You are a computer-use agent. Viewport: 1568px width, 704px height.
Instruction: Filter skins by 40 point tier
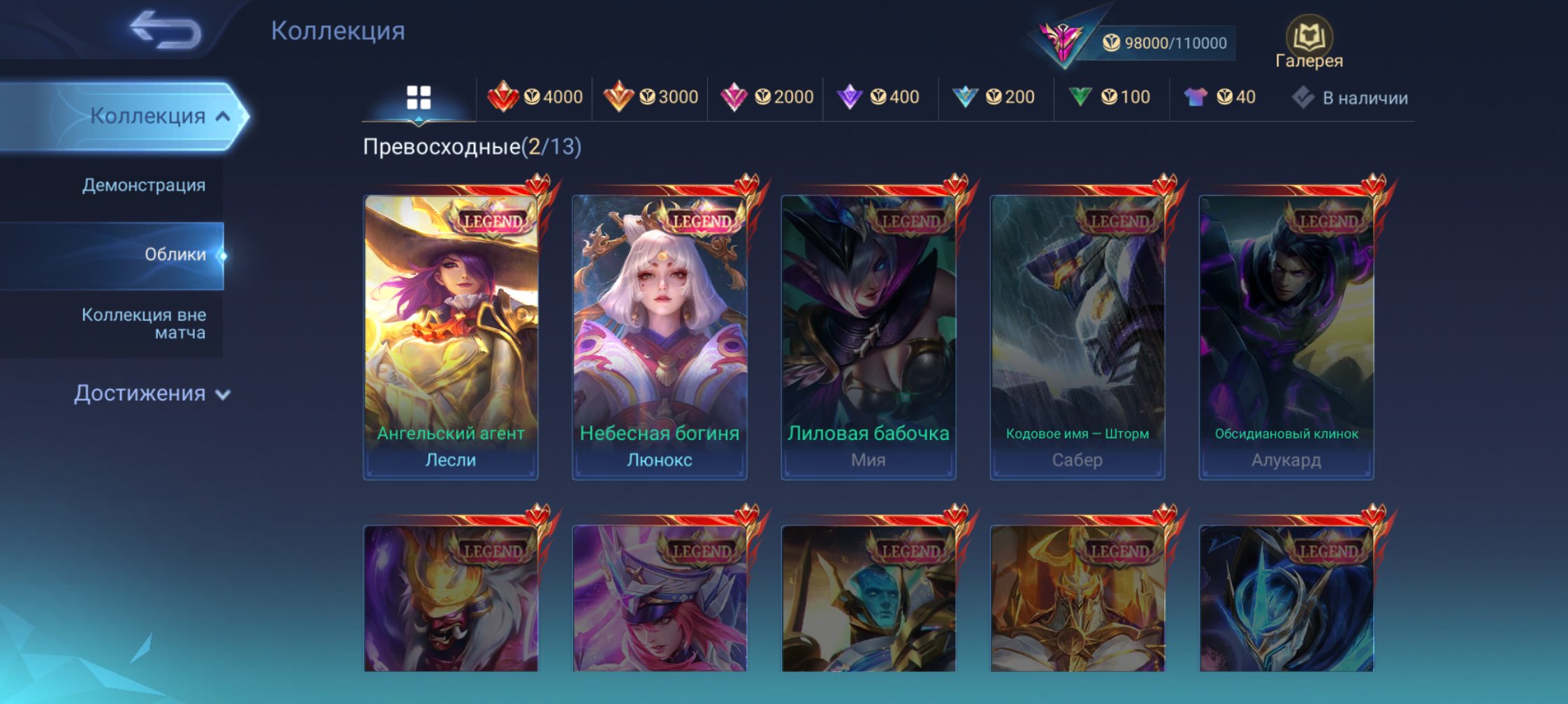tap(1220, 97)
